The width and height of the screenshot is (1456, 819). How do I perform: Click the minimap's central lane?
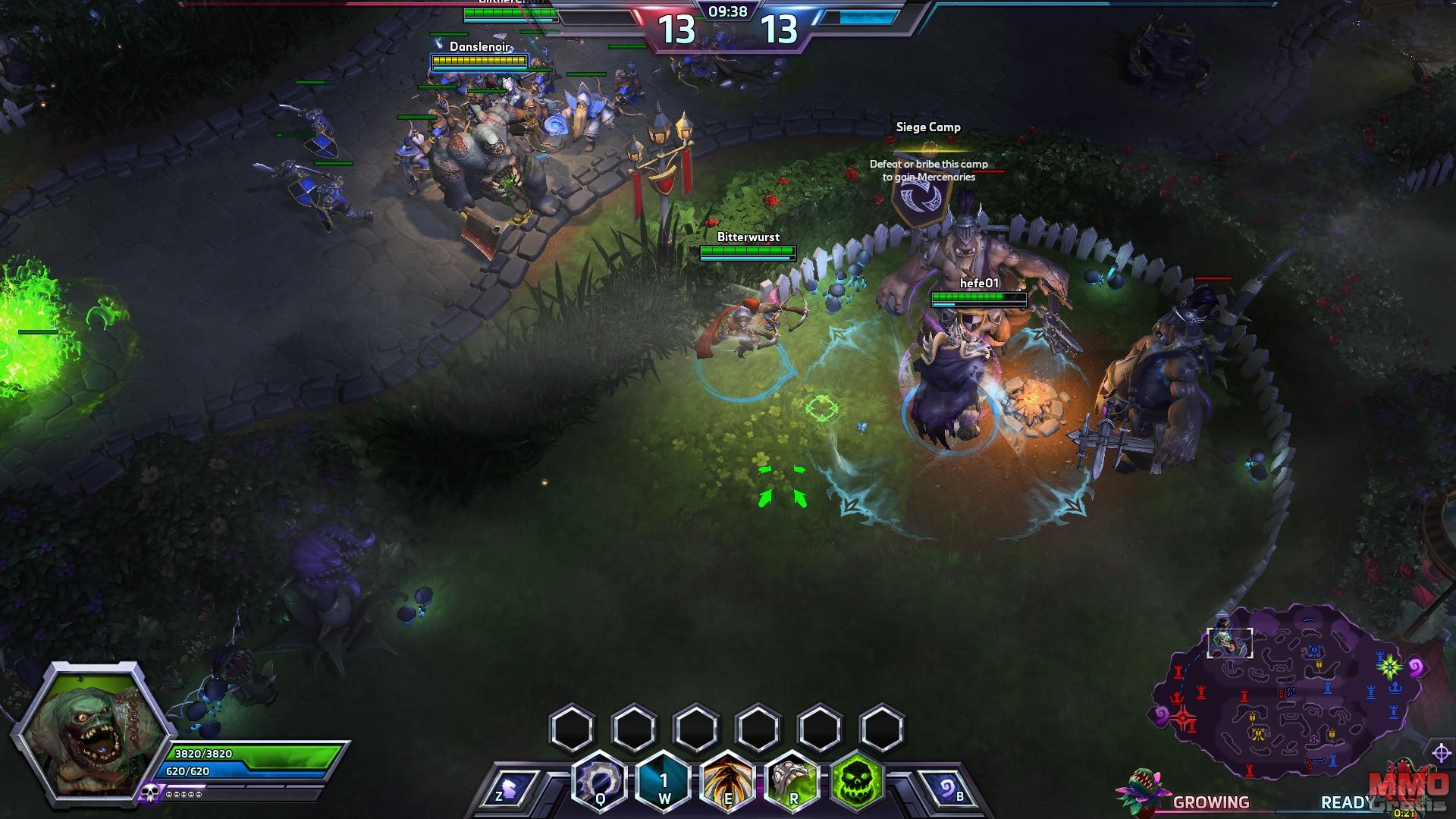point(1287,692)
